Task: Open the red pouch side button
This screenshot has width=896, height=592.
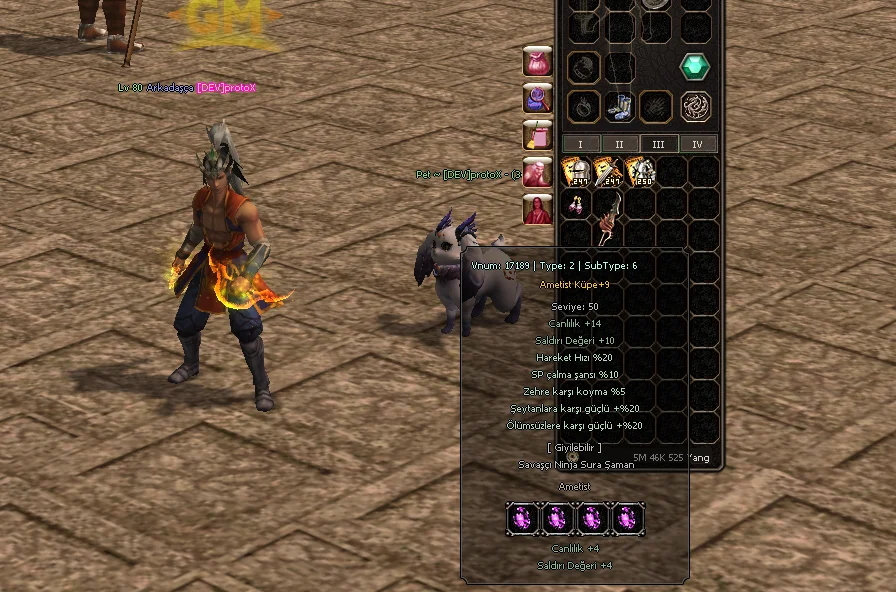Action: click(538, 61)
